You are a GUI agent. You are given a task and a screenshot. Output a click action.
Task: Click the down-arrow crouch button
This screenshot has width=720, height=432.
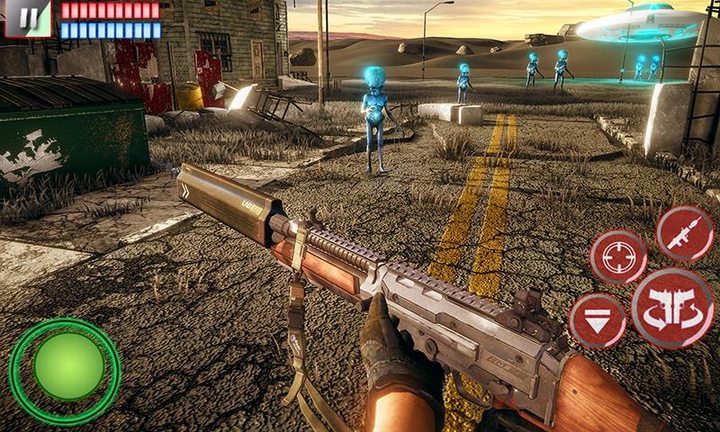pyautogui.click(x=597, y=322)
